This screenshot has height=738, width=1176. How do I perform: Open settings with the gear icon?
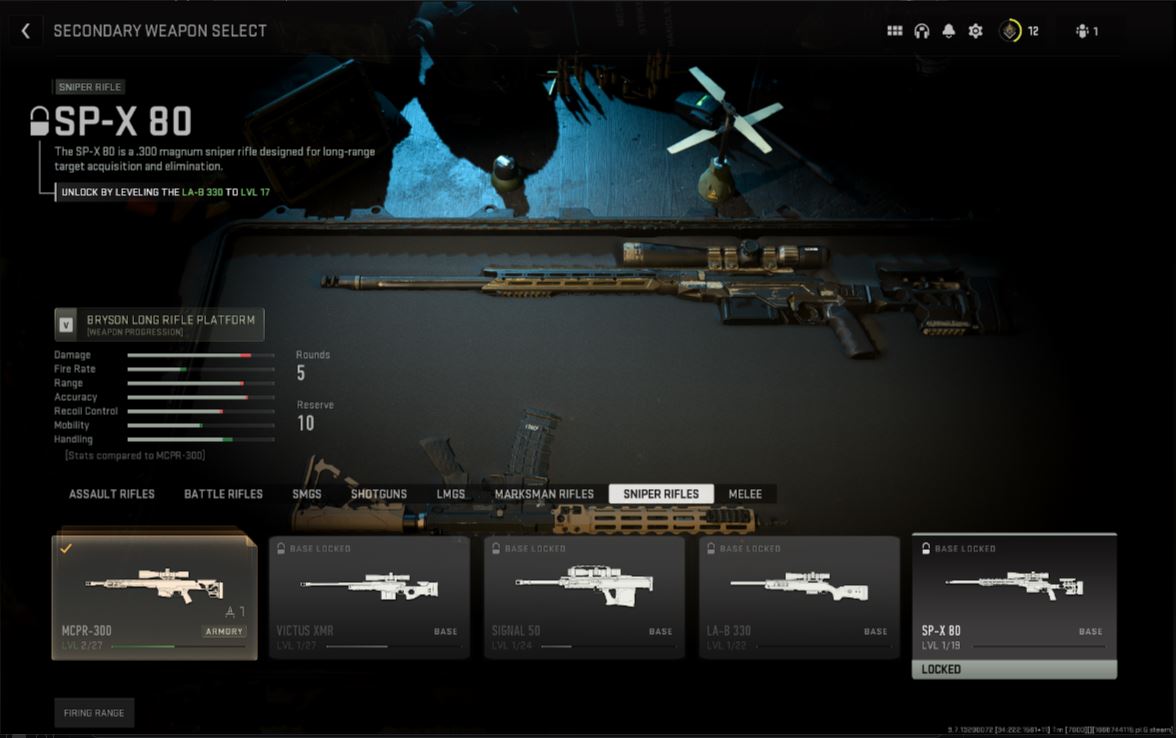coord(975,31)
